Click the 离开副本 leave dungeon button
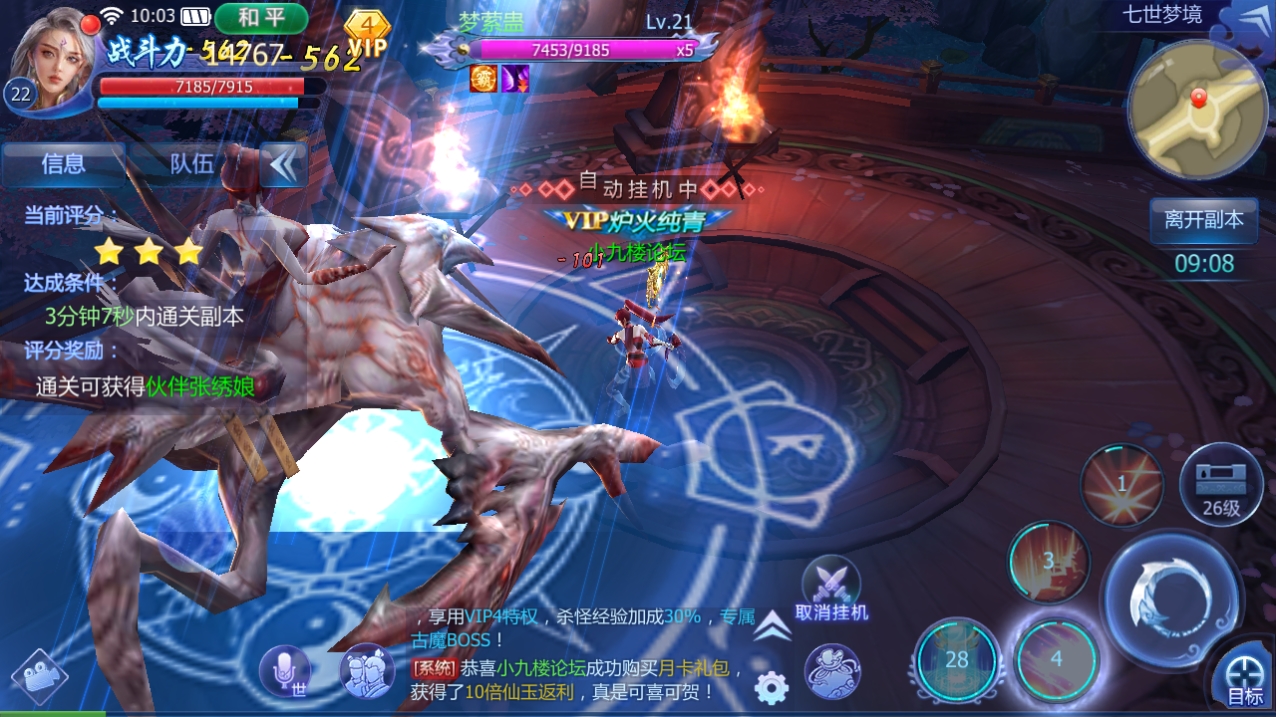The image size is (1276, 717). (x=1204, y=219)
